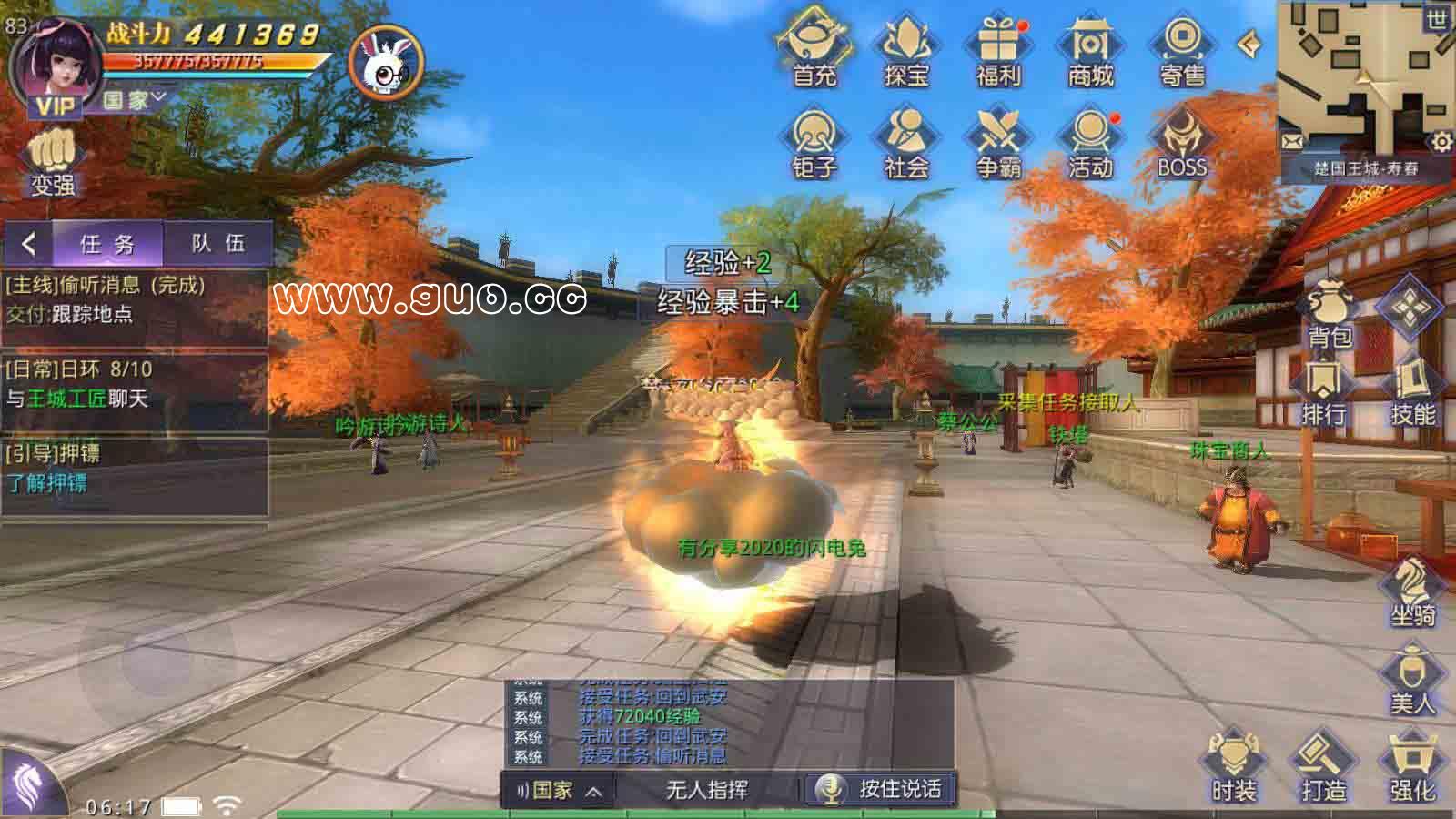Collapse the quest panel with the back arrow
Viewport: 1456px width, 819px height.
tap(27, 243)
